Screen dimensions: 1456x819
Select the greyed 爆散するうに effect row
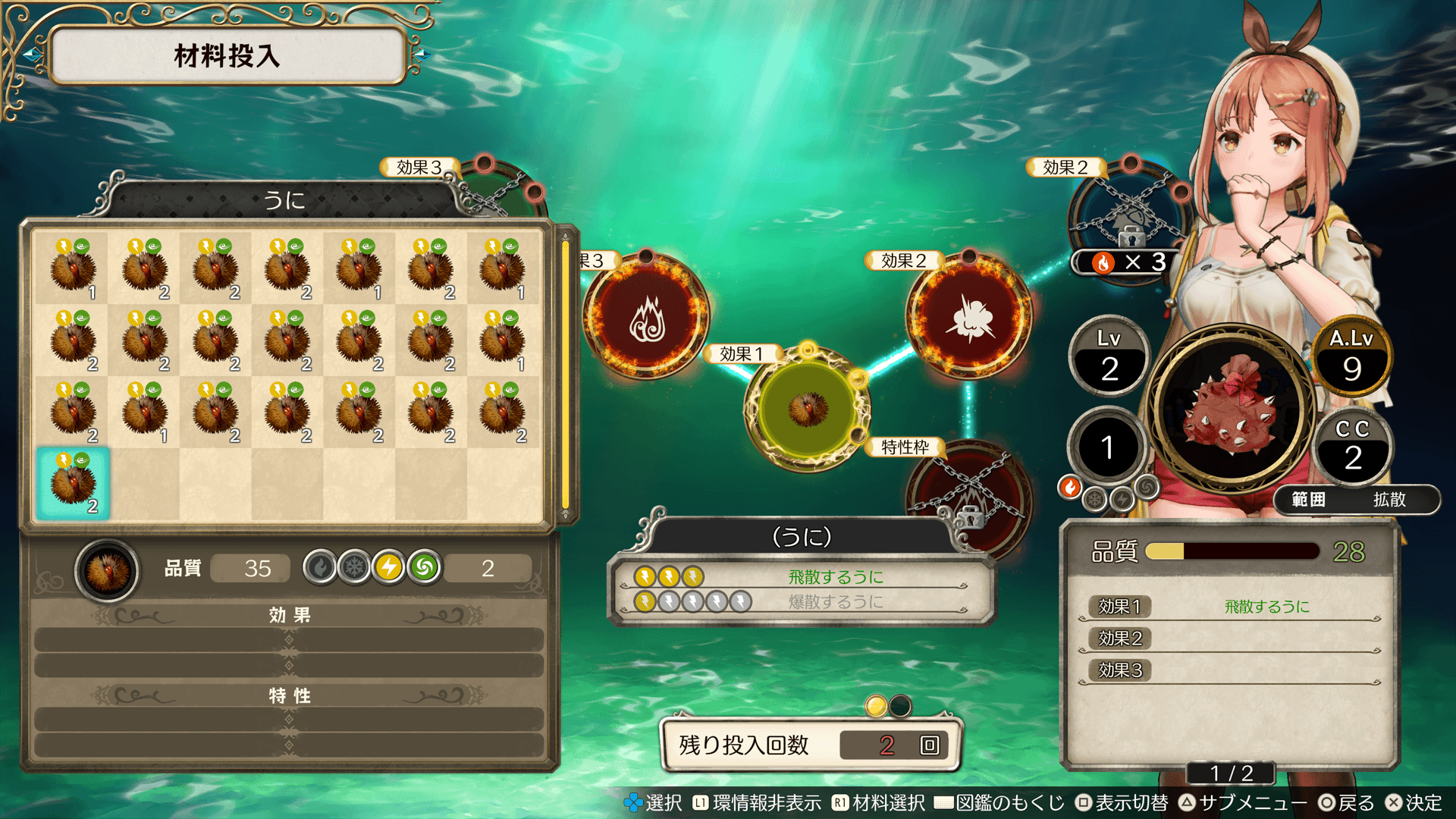(800, 602)
